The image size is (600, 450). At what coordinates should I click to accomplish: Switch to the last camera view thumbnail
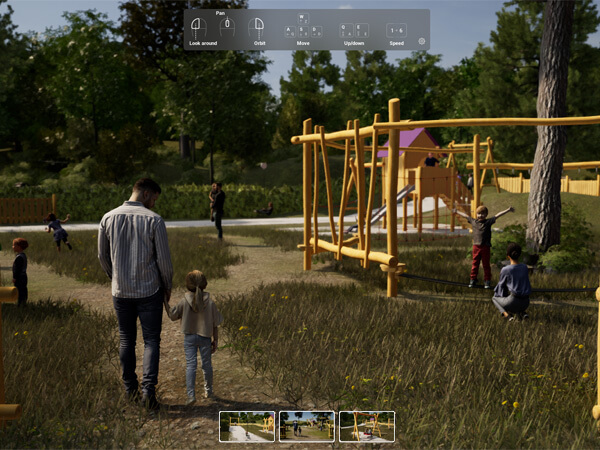[367, 426]
